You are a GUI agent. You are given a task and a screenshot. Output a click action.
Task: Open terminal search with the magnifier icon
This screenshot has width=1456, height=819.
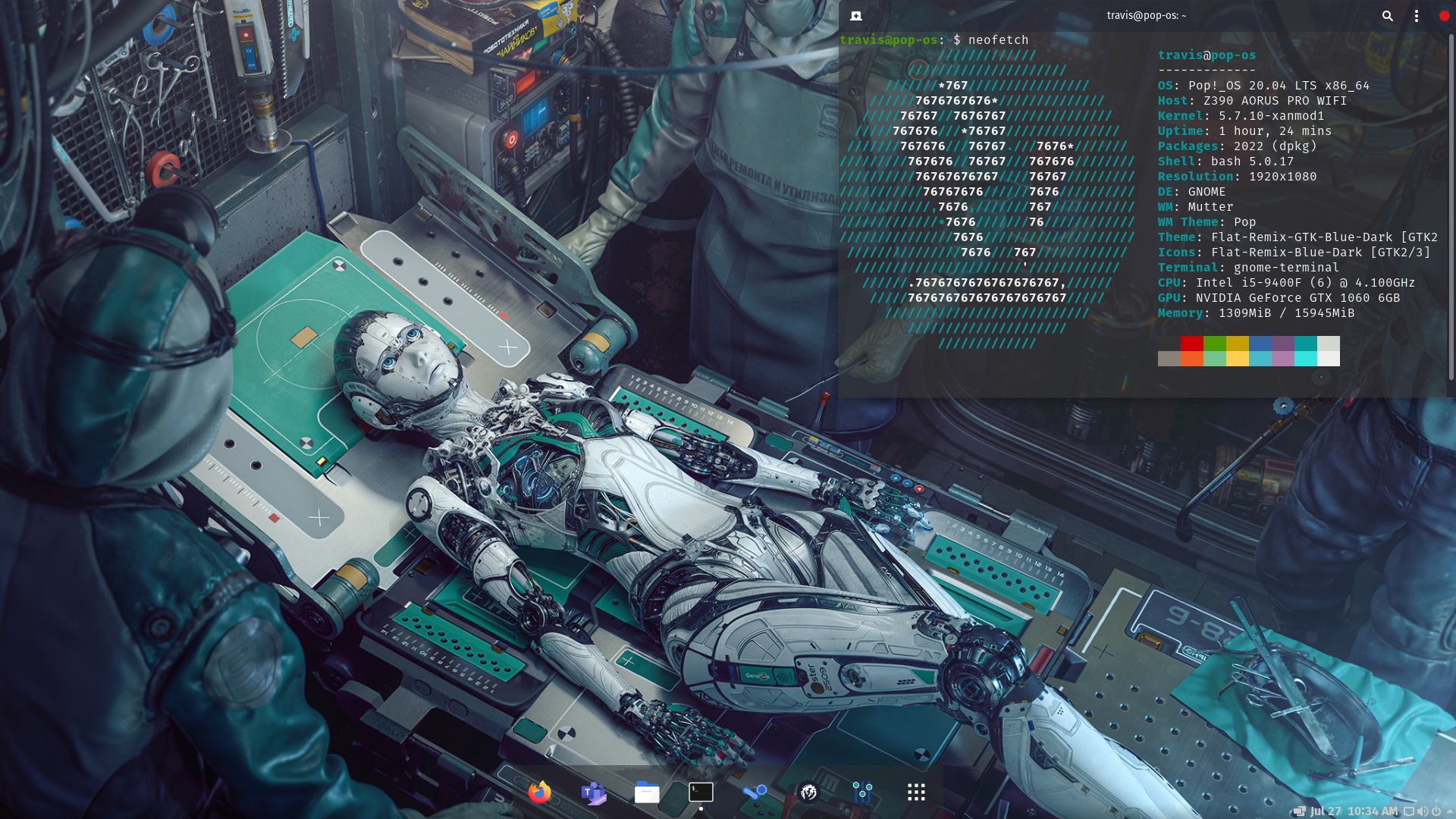pyautogui.click(x=1388, y=16)
